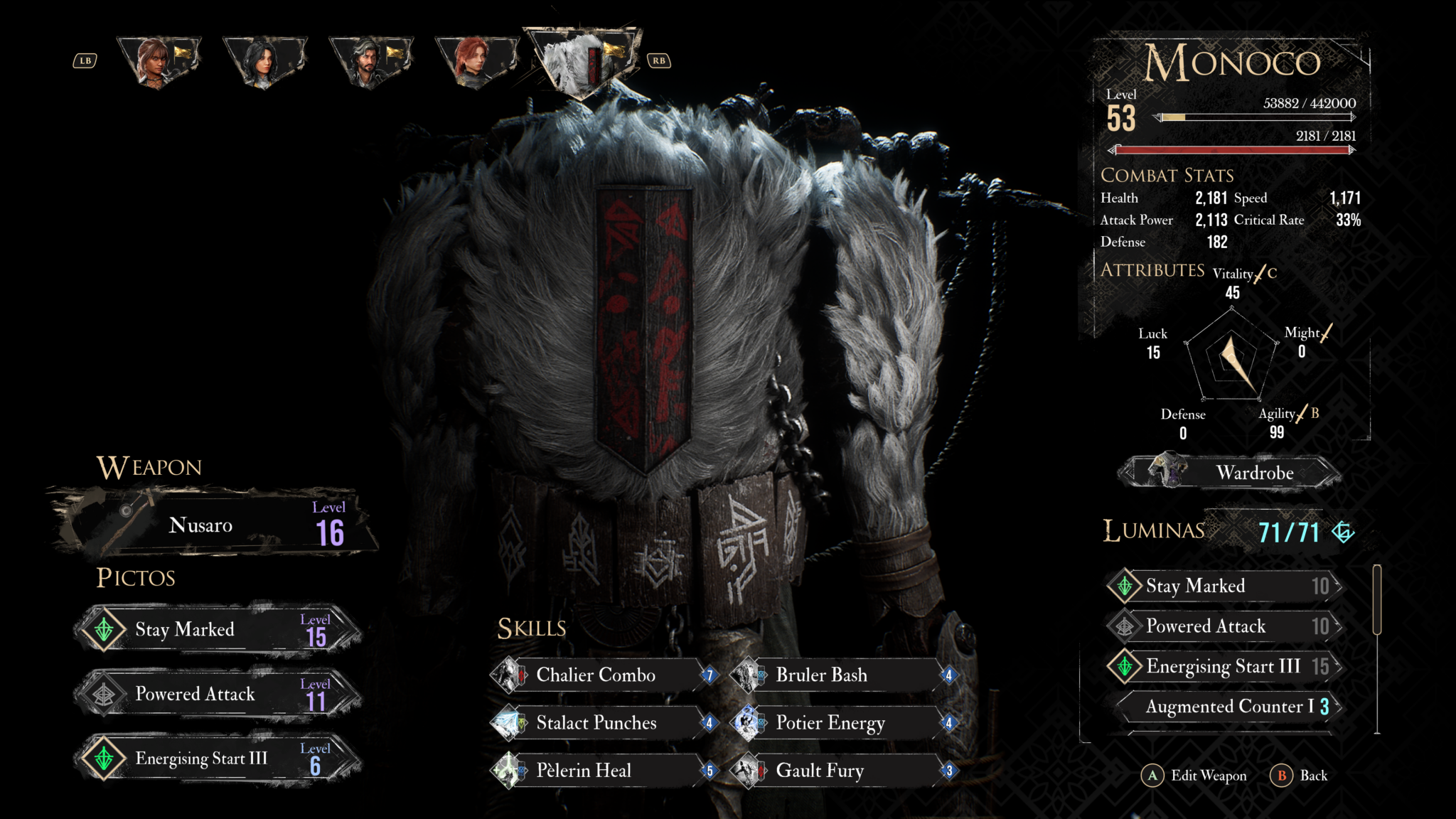The width and height of the screenshot is (1456, 819).
Task: Select the Powered Attack picto icon
Action: (x=104, y=694)
